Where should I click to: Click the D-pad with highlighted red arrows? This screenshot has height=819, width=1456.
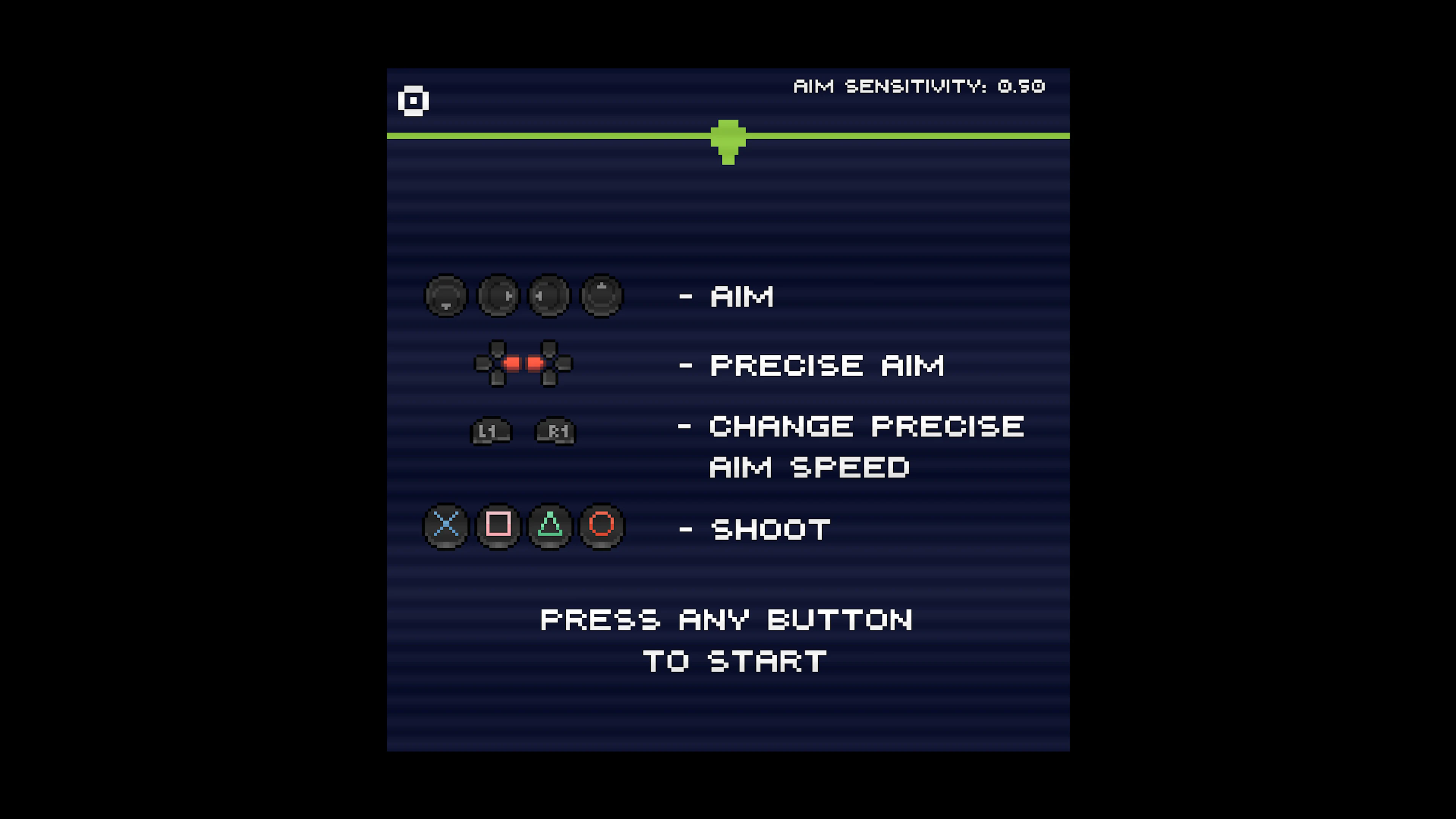click(523, 364)
